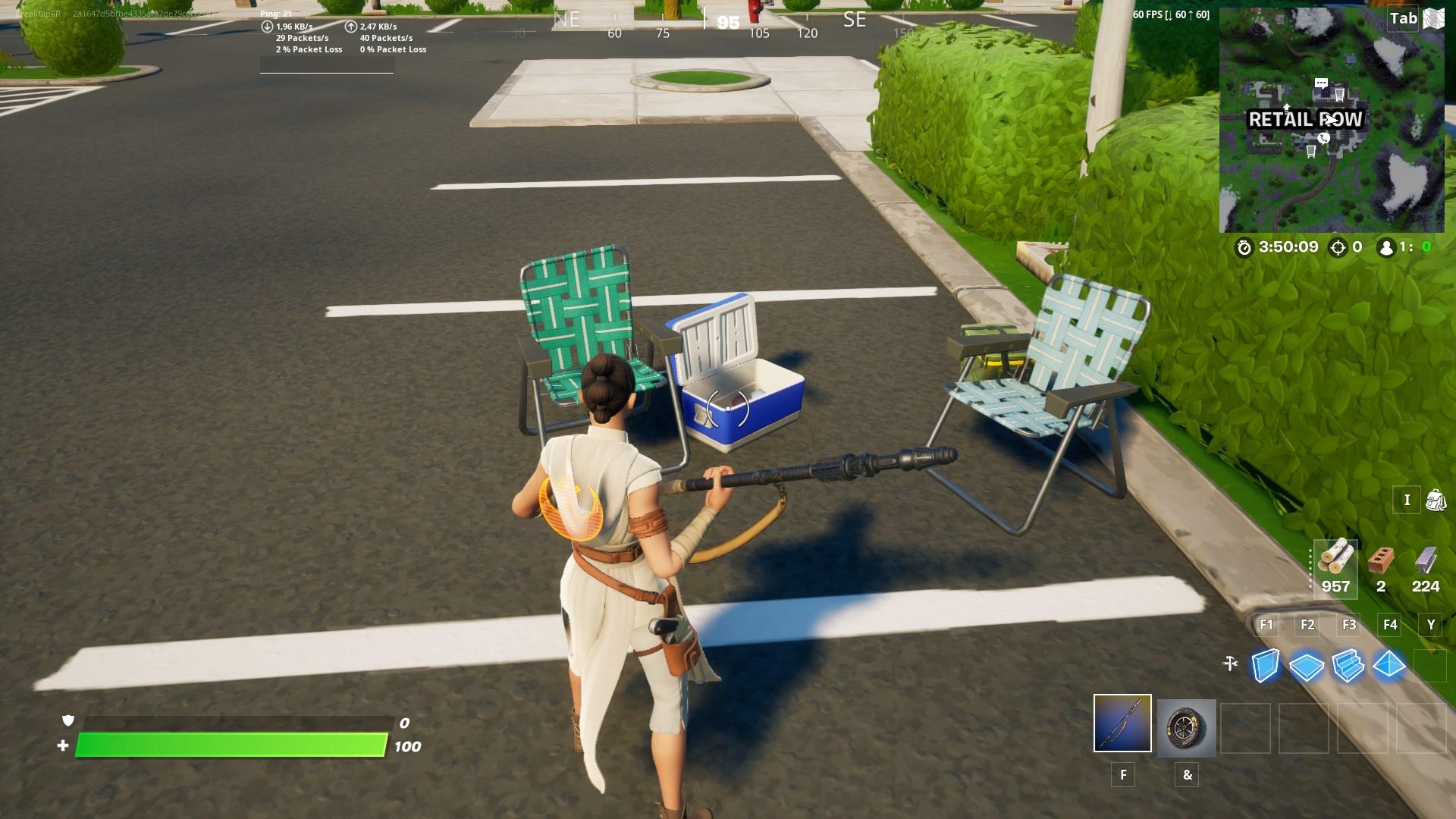1456x819 pixels.
Task: Click the I inventory label
Action: pos(1407,500)
